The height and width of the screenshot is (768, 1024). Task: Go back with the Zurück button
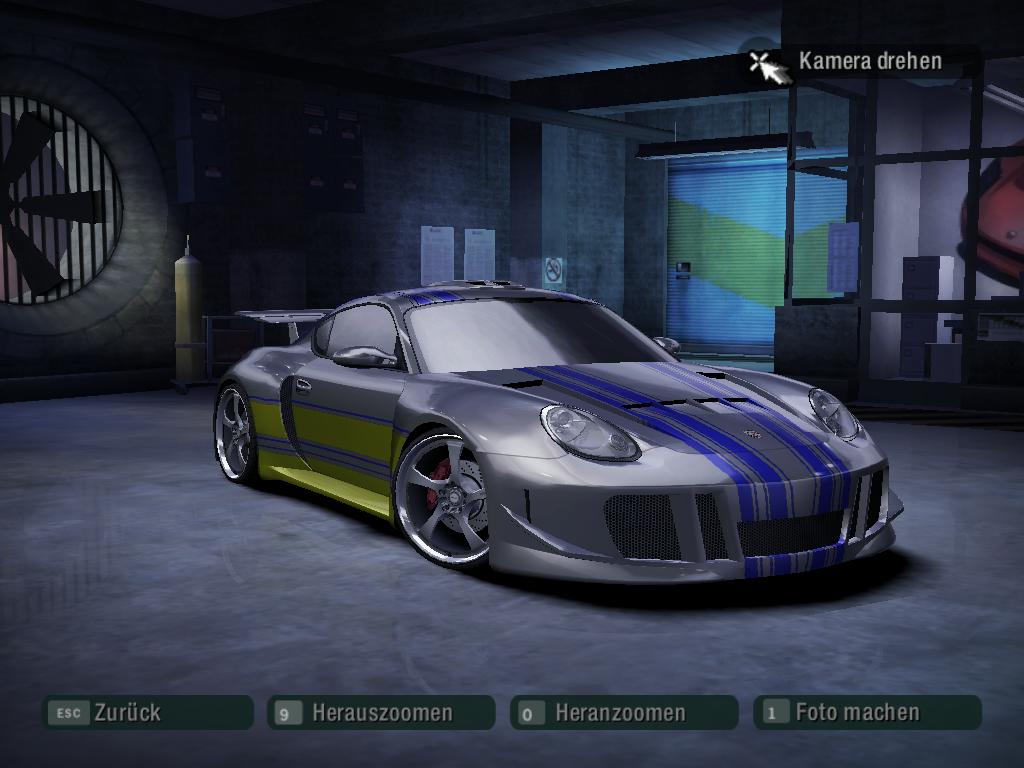pos(146,713)
